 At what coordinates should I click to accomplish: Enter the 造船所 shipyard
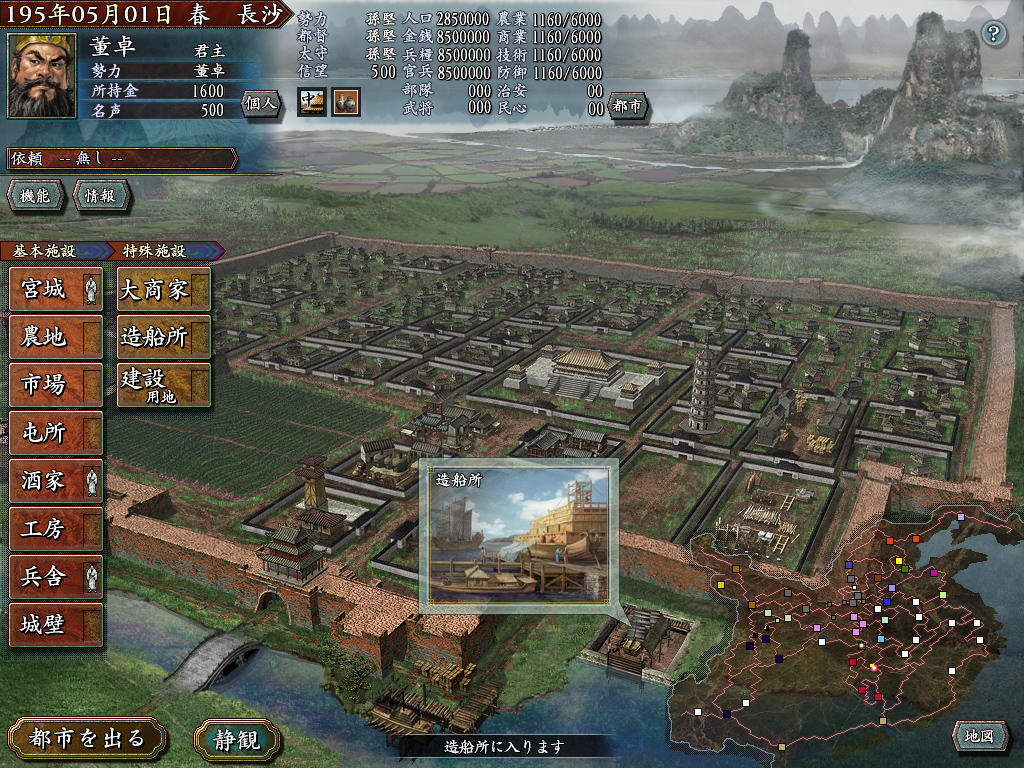coord(163,337)
